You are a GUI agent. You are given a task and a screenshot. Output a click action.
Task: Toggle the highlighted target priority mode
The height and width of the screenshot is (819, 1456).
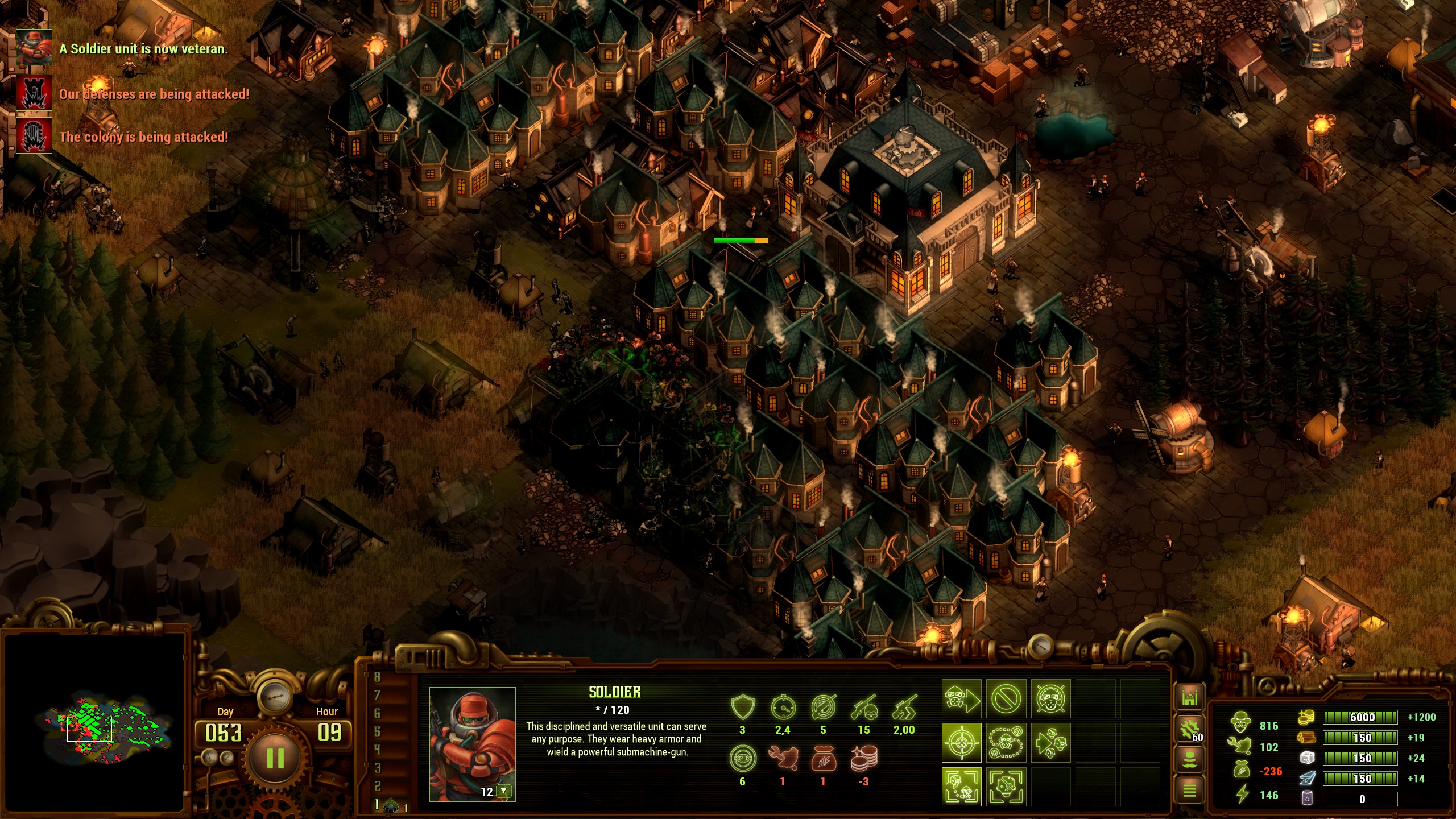pyautogui.click(x=962, y=742)
